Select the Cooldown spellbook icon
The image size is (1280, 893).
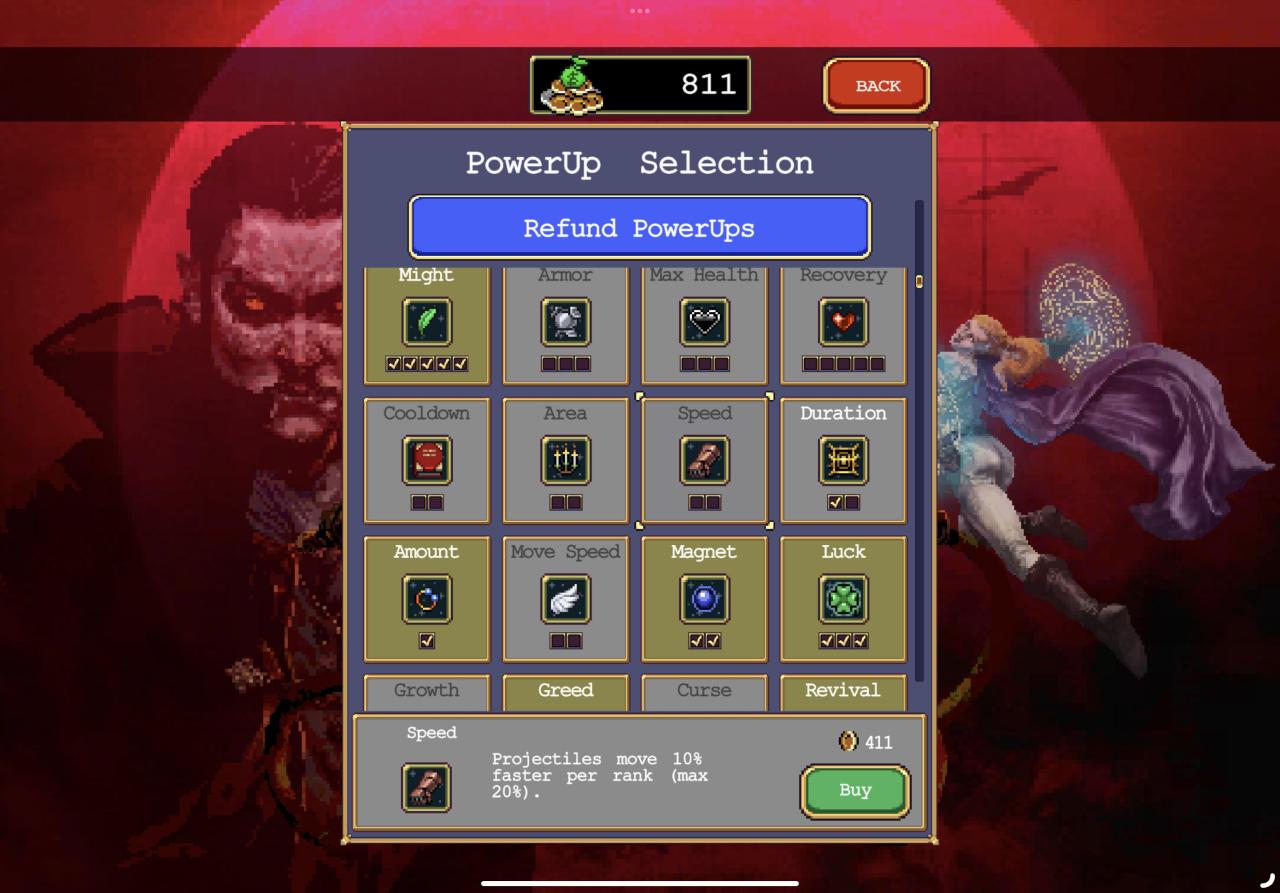click(x=427, y=461)
